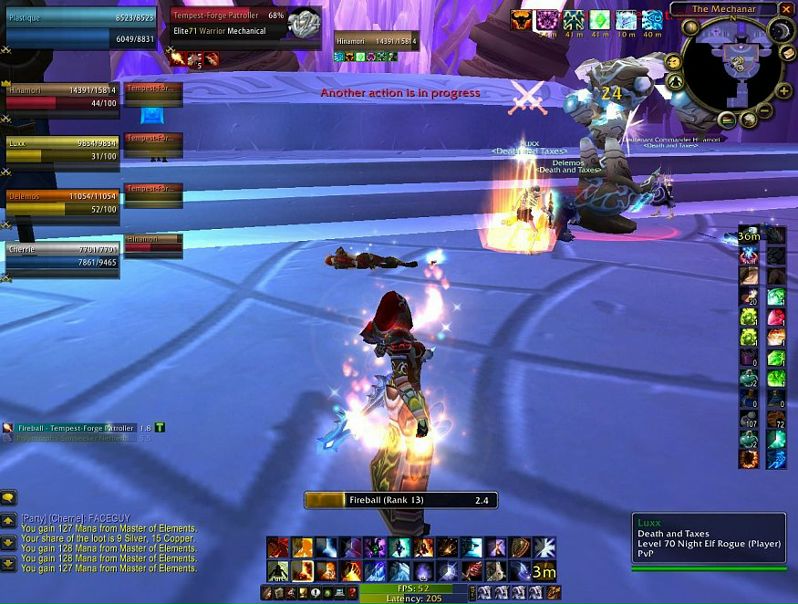
Task: Target party member Luxx's frame
Action: point(62,149)
